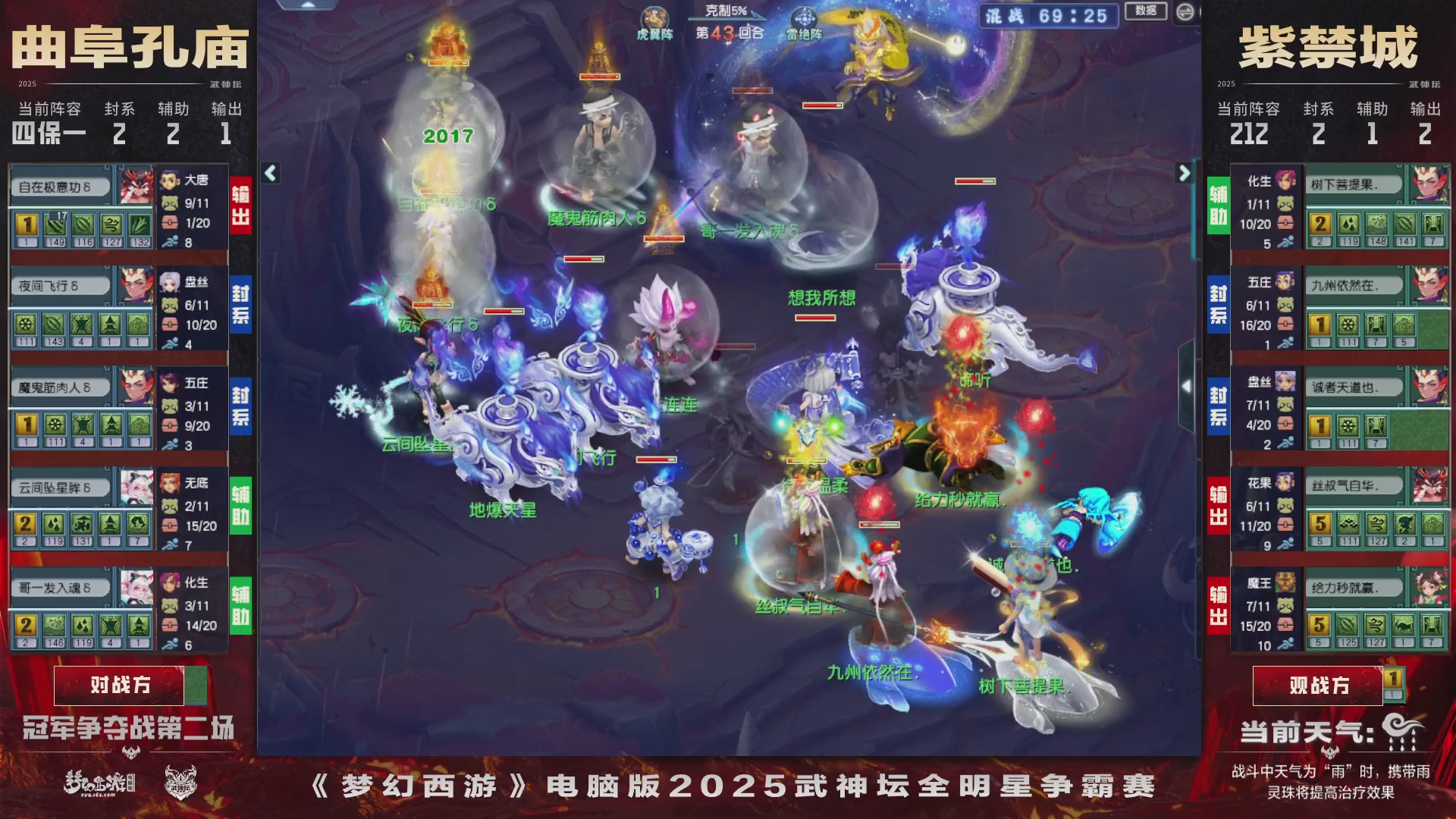The image size is (1456, 819).
Task: Click the treasure chest icon showing 1/20
Action: click(173, 222)
